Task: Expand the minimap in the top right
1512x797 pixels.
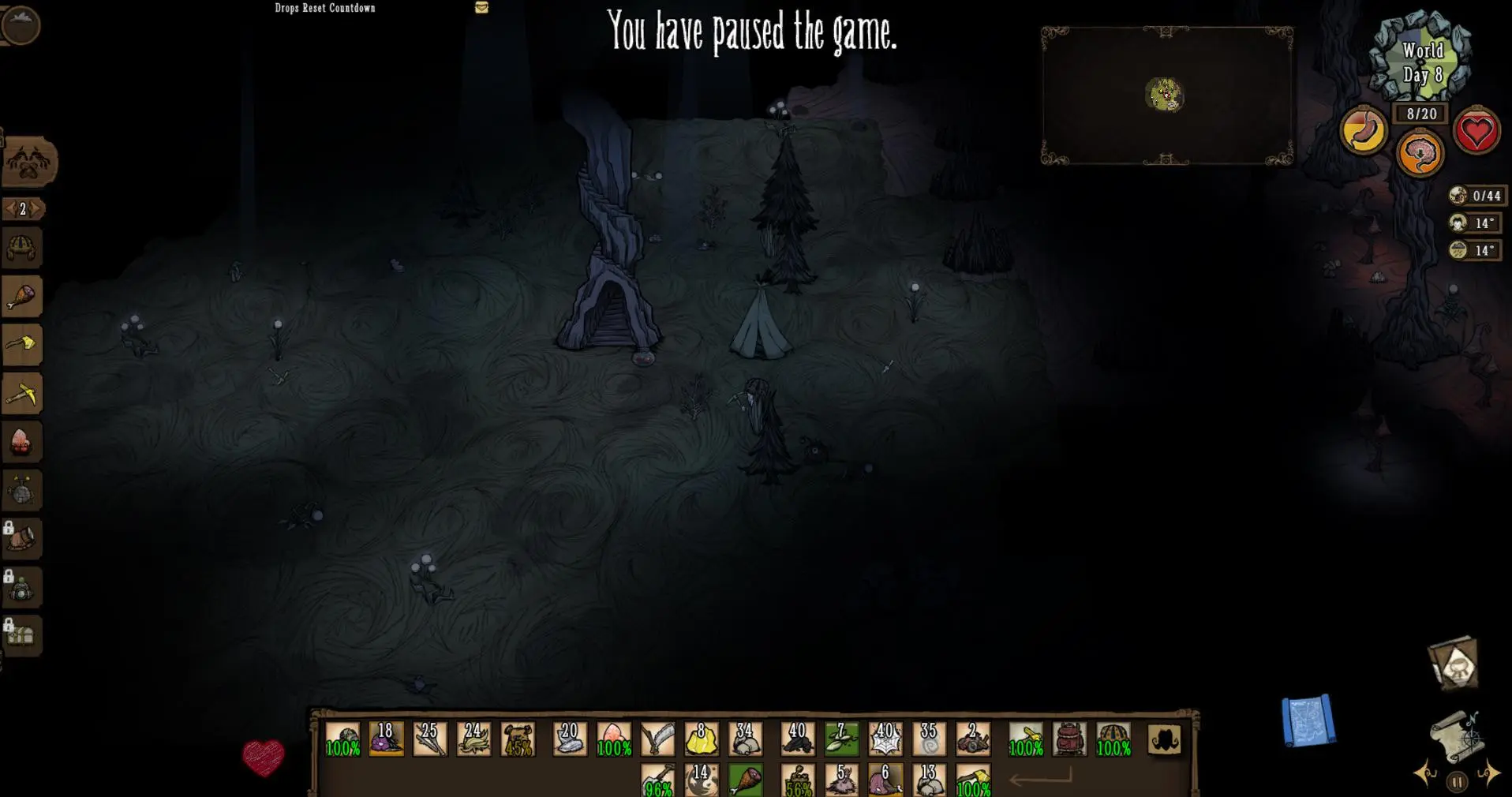Action: click(1166, 95)
